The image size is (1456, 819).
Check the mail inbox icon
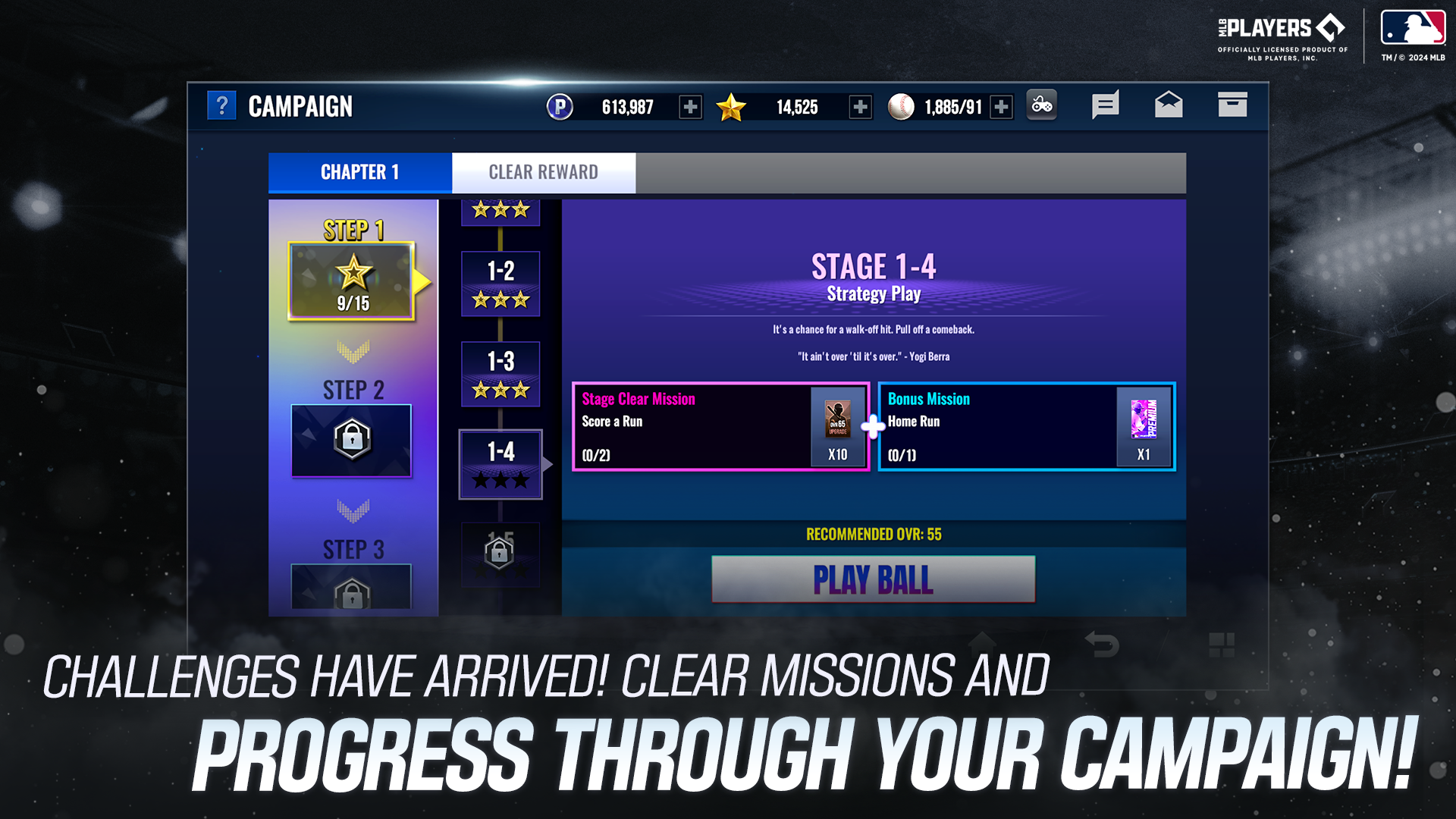tap(1169, 105)
